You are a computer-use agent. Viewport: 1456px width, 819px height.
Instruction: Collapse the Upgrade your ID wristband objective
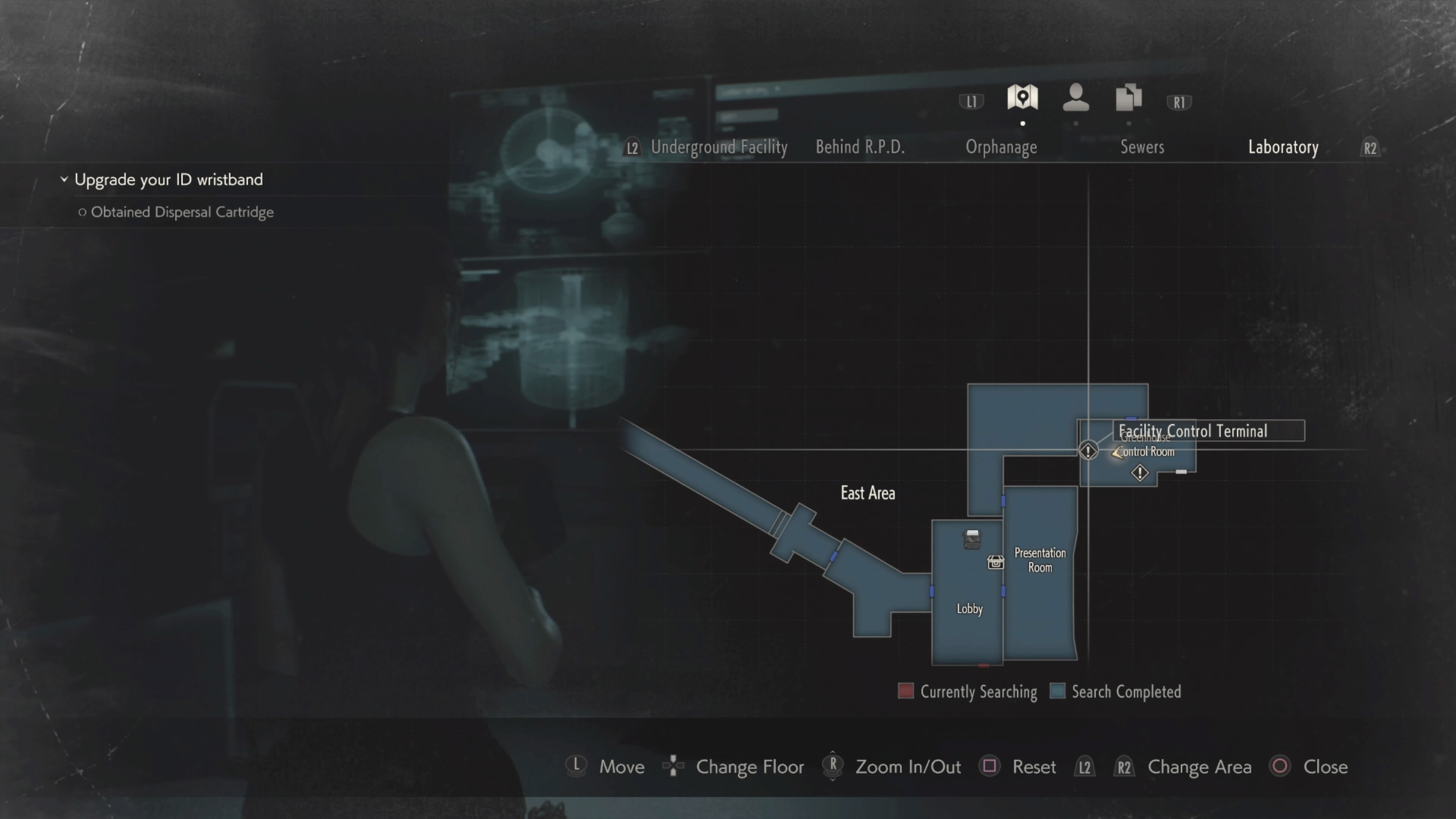pyautogui.click(x=64, y=179)
